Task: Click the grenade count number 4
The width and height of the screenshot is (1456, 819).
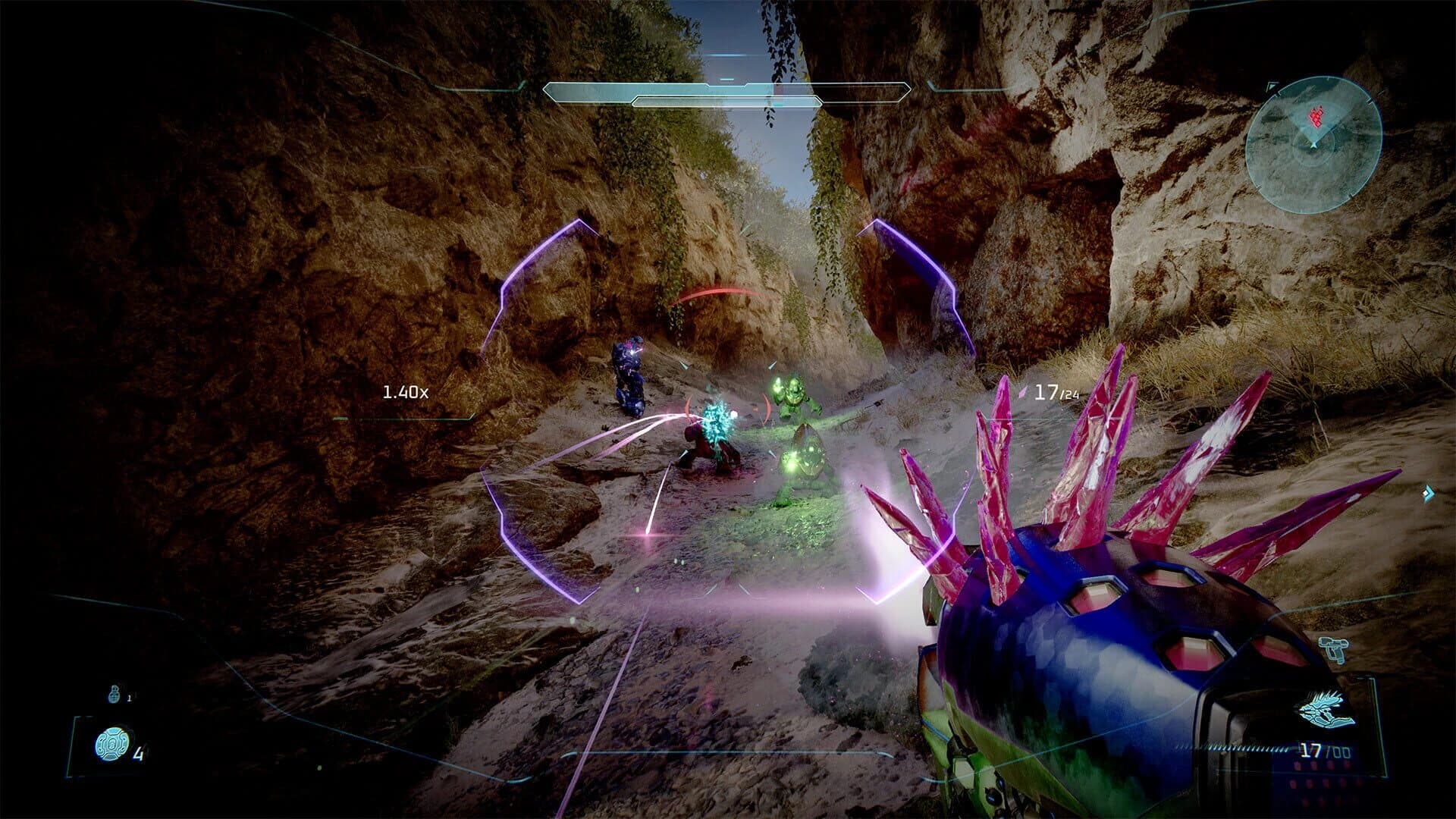Action: coord(140,755)
